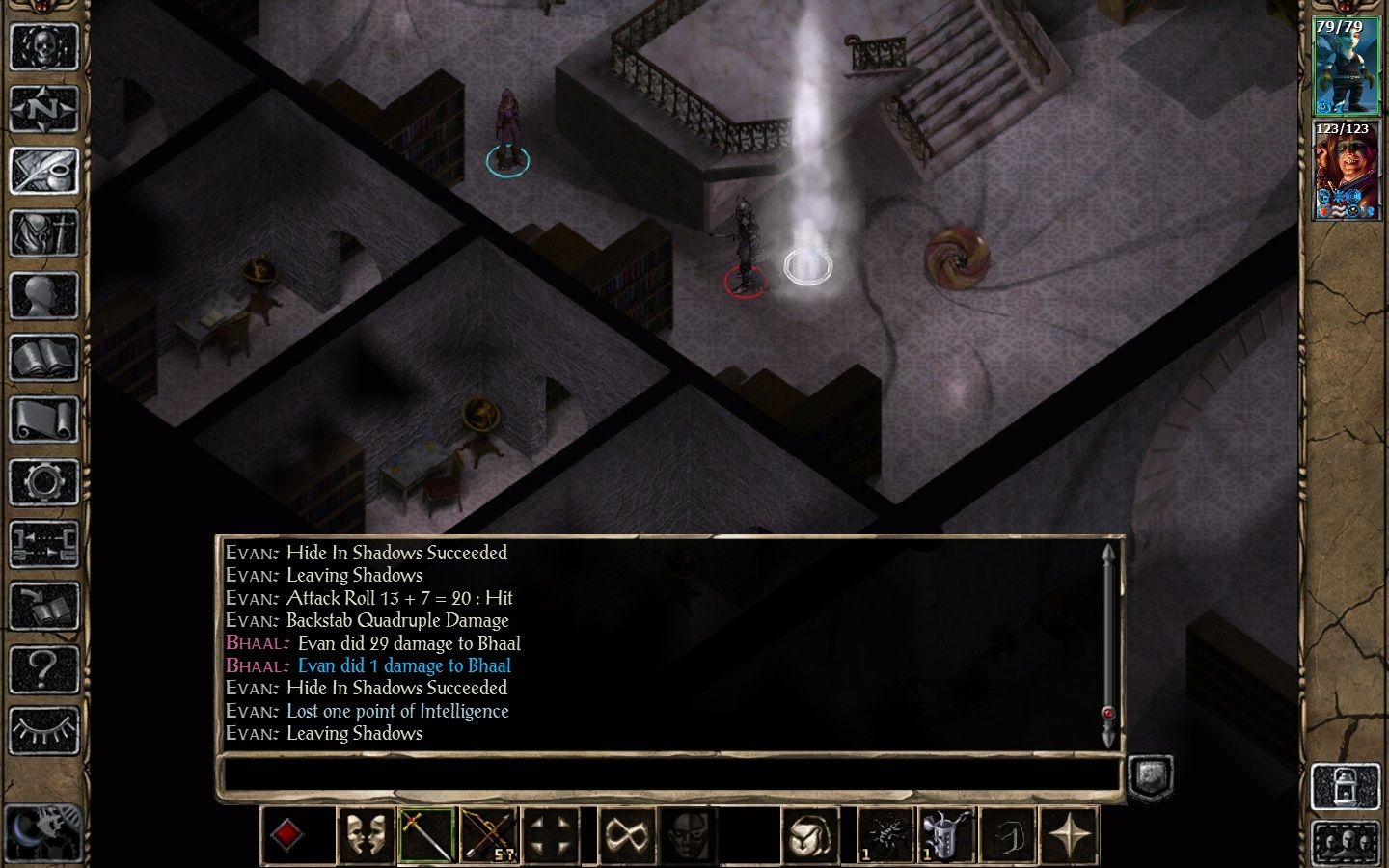Equip the bow with 57 arrows
1389x868 pixels.
pyautogui.click(x=489, y=834)
